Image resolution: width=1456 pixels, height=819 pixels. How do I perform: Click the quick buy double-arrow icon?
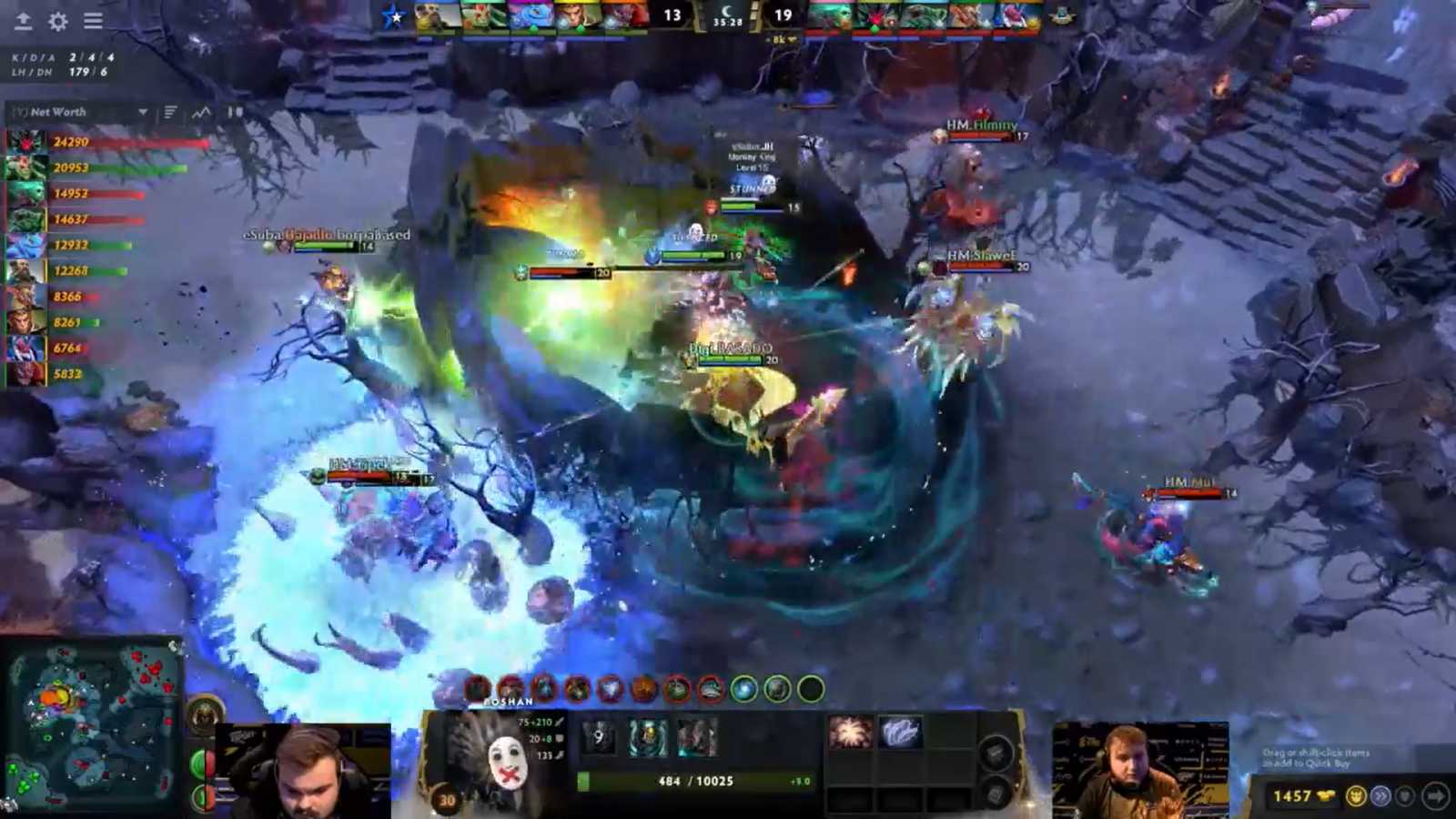[1381, 795]
